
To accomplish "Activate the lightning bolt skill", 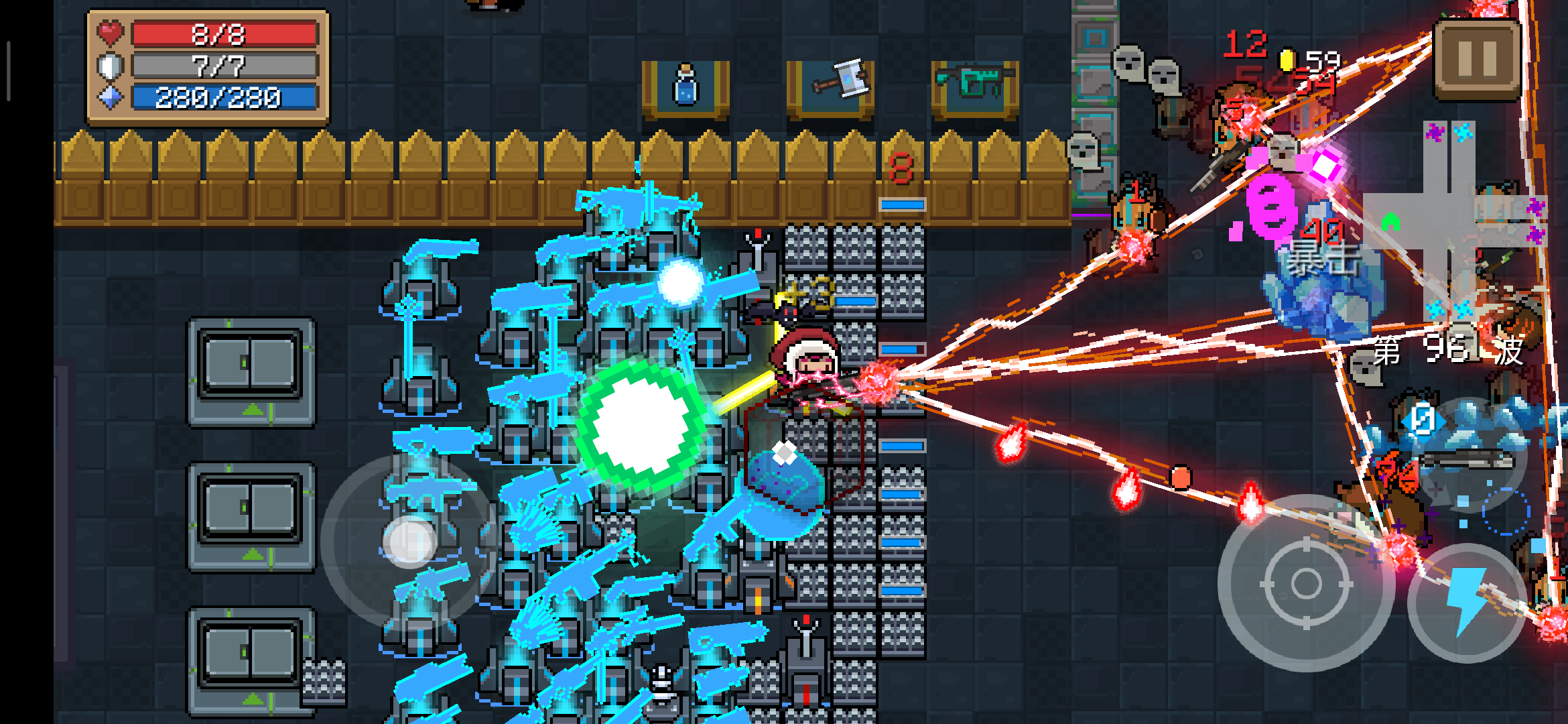I will 1467,601.
